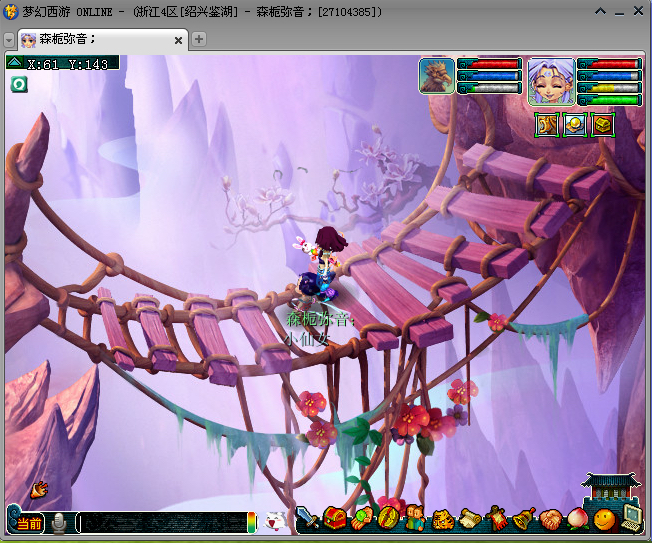Open the red treasure chest inventory icon
The width and height of the screenshot is (652, 543).
pos(334,520)
